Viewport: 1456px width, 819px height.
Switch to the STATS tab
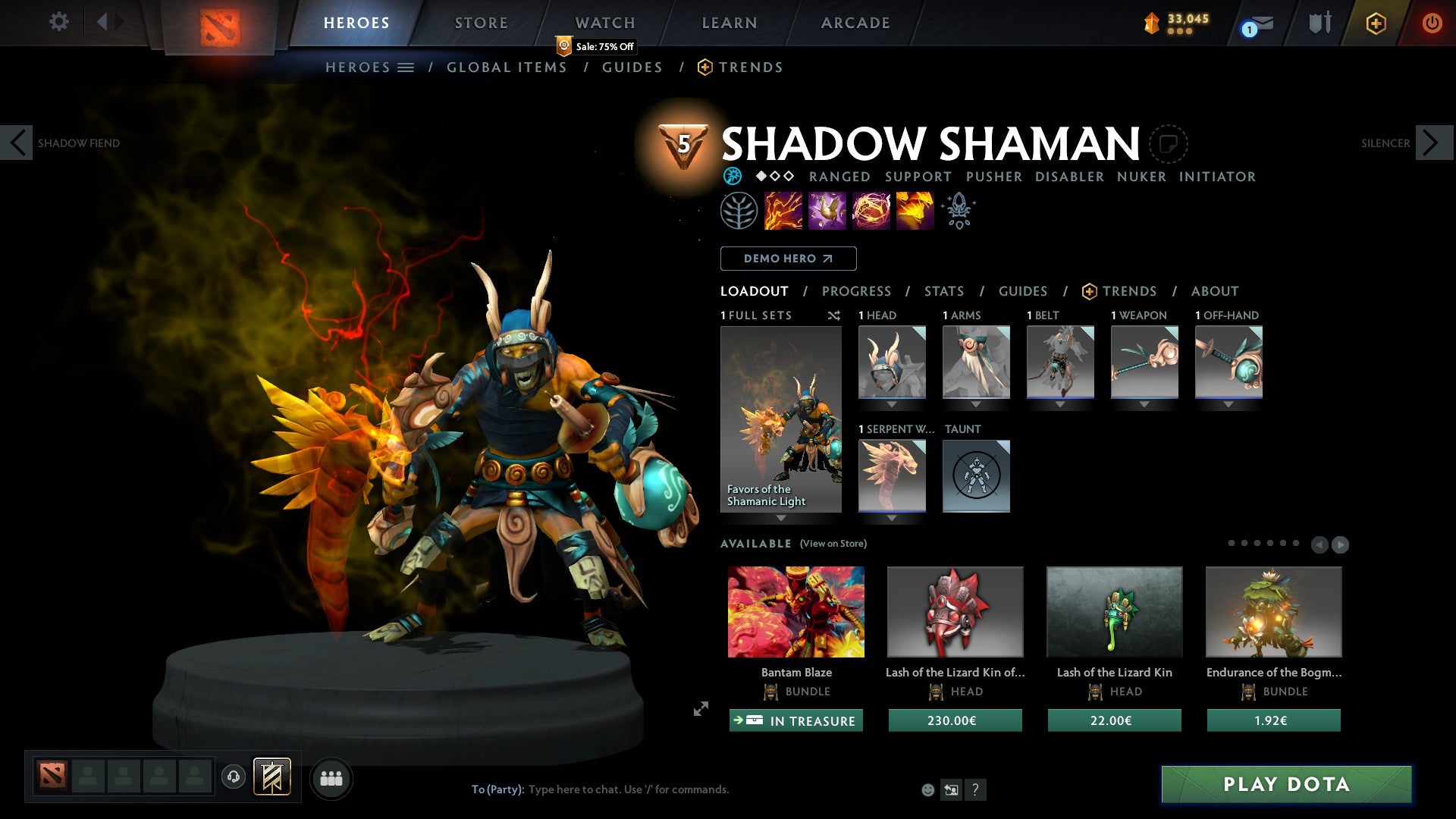(943, 290)
